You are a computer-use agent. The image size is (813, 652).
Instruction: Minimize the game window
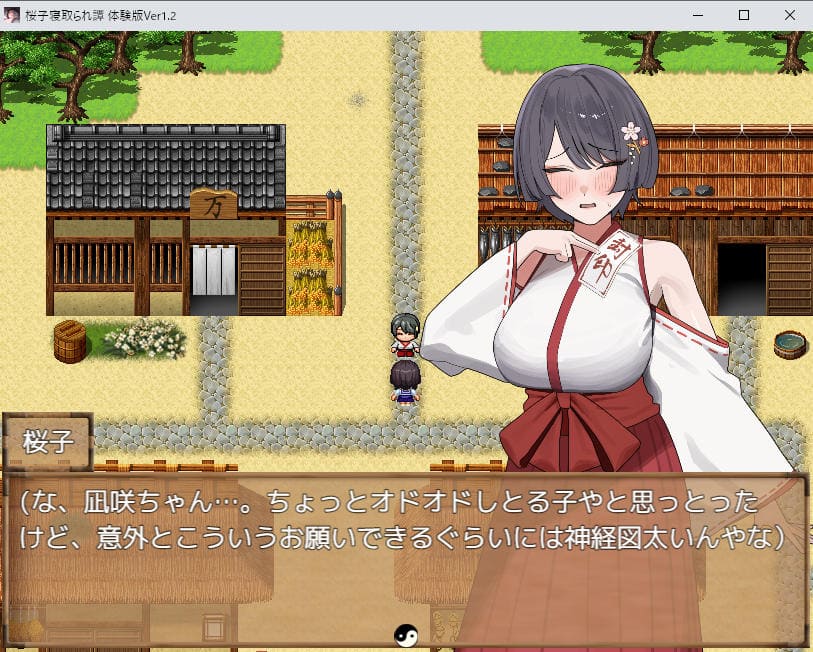point(697,15)
